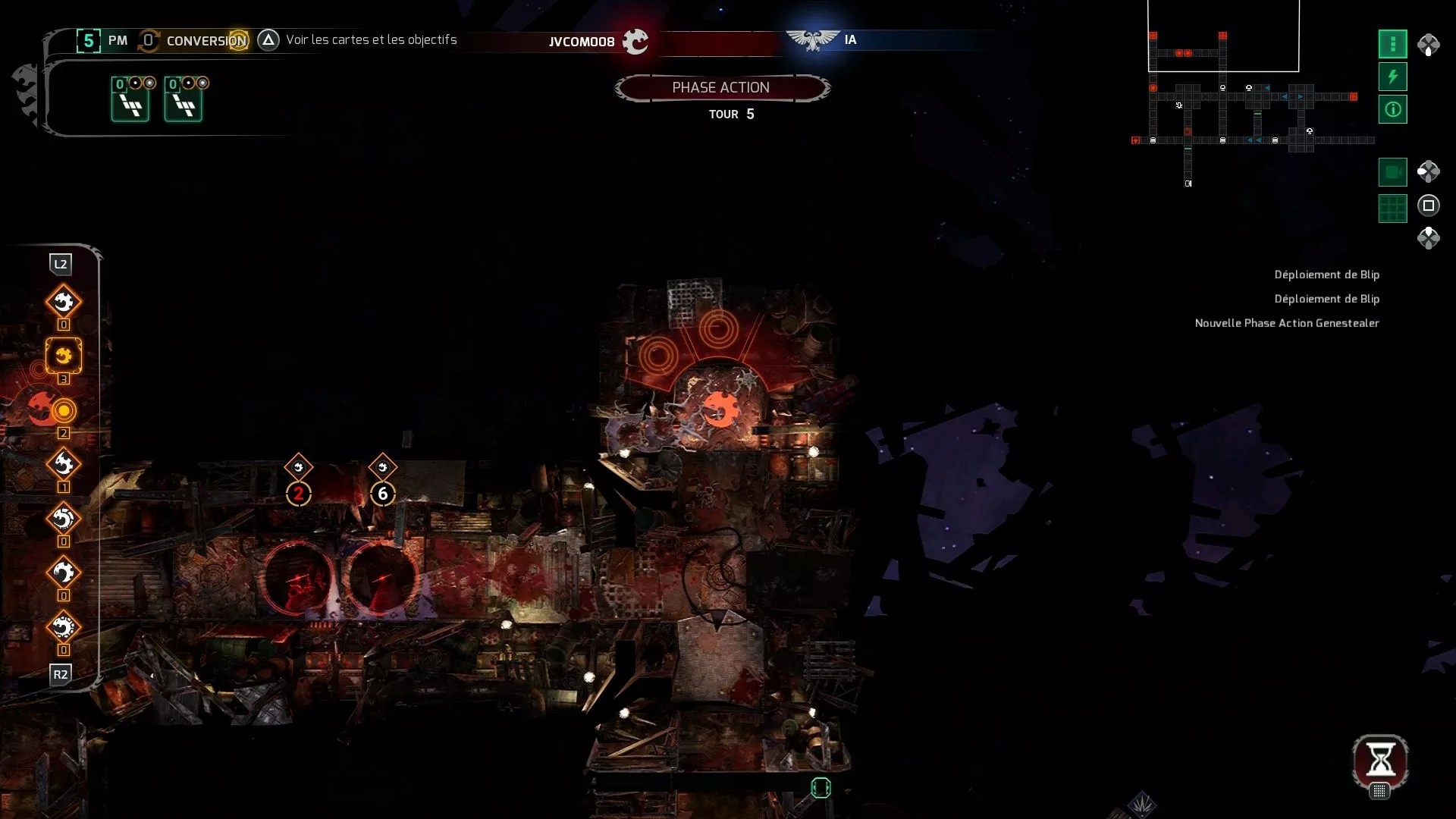Click the Phase Action banner at top center
Screen dimensions: 1456x819
[723, 87]
